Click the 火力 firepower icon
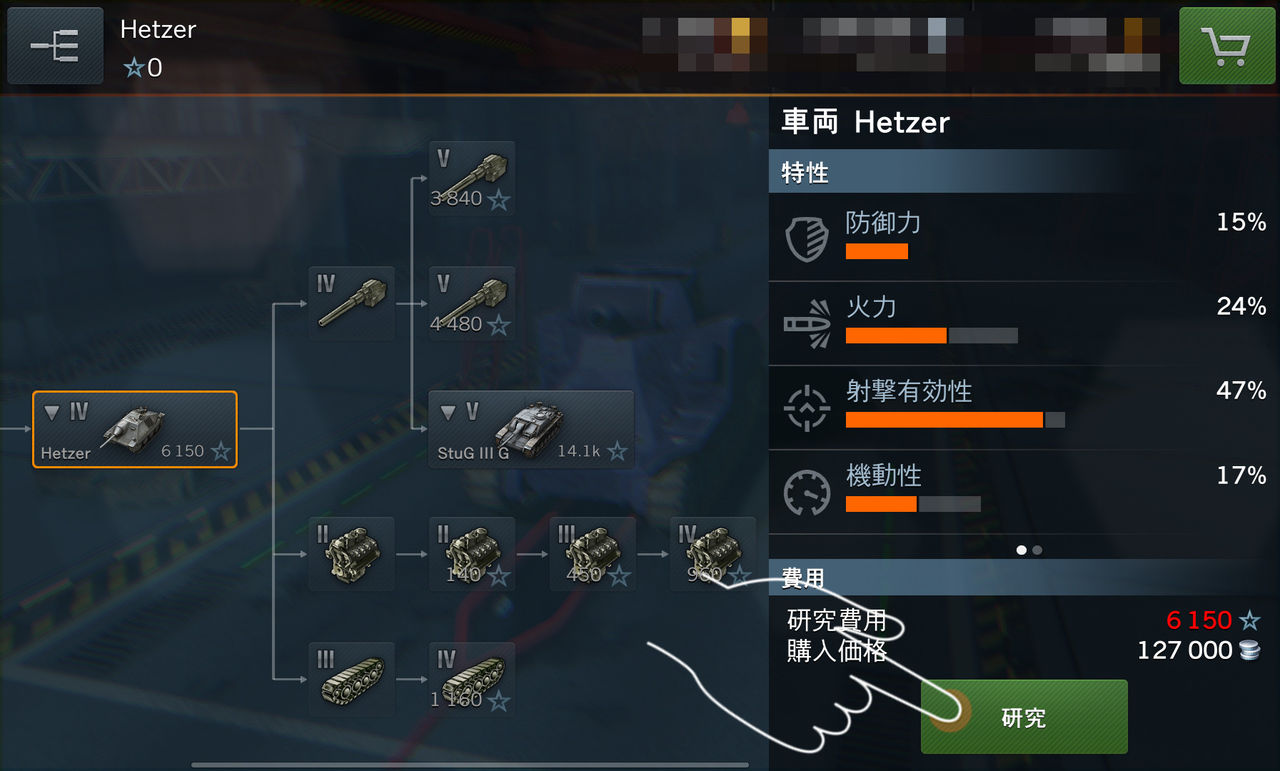 coord(807,322)
